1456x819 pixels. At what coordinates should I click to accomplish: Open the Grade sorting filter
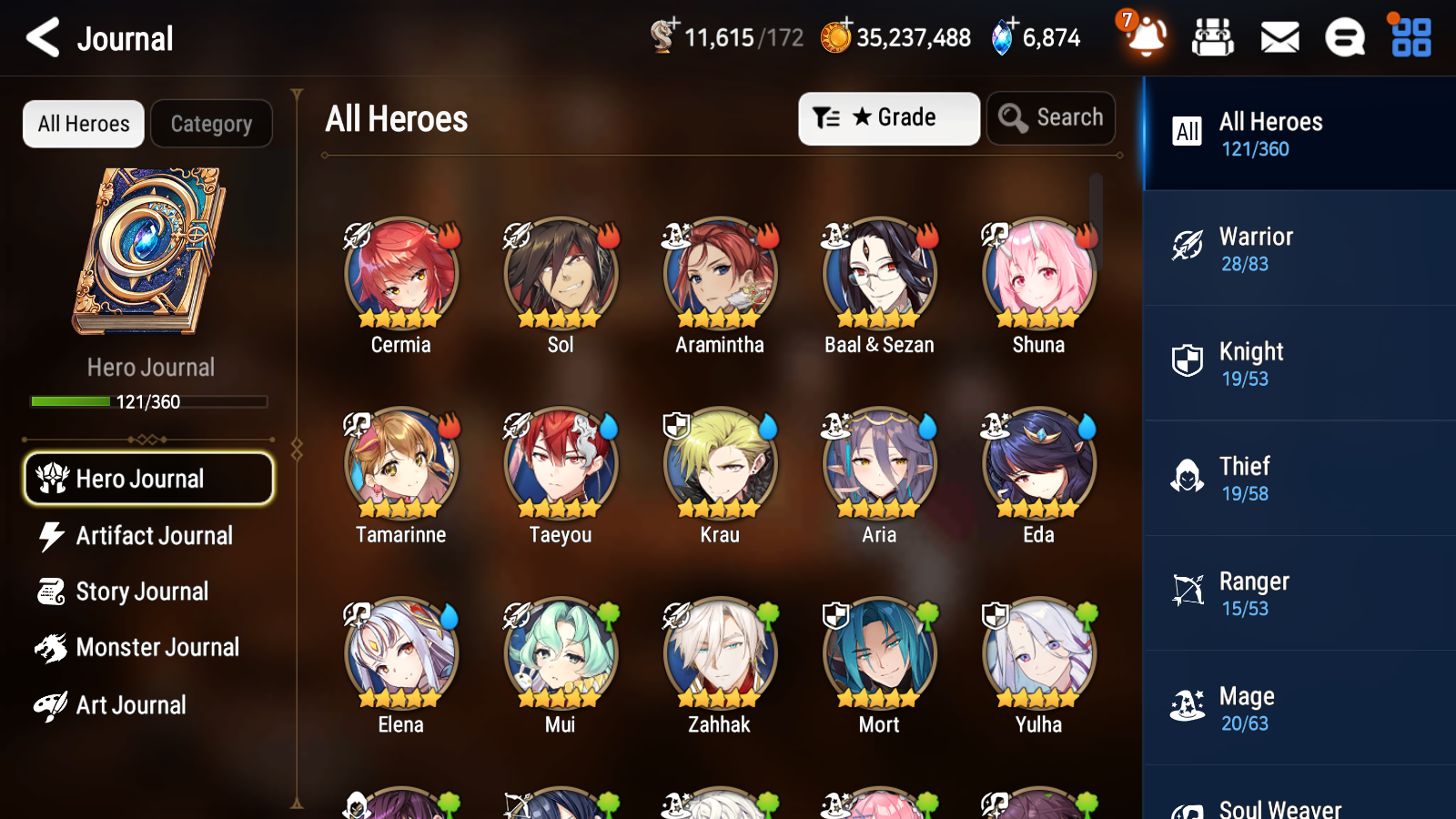point(888,117)
